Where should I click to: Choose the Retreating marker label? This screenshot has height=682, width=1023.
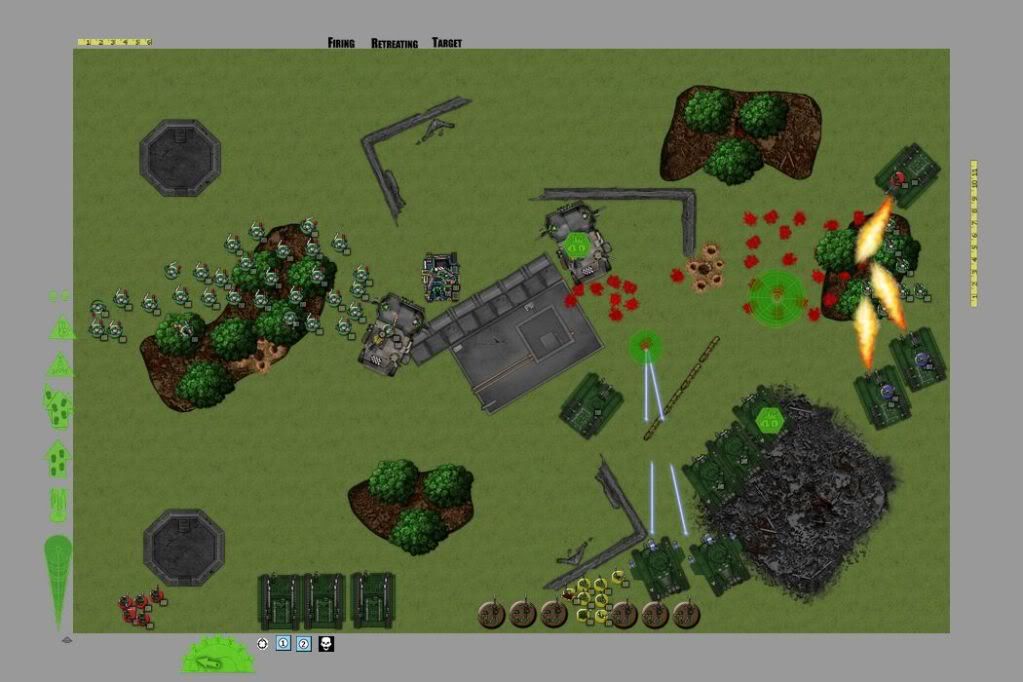tap(394, 43)
